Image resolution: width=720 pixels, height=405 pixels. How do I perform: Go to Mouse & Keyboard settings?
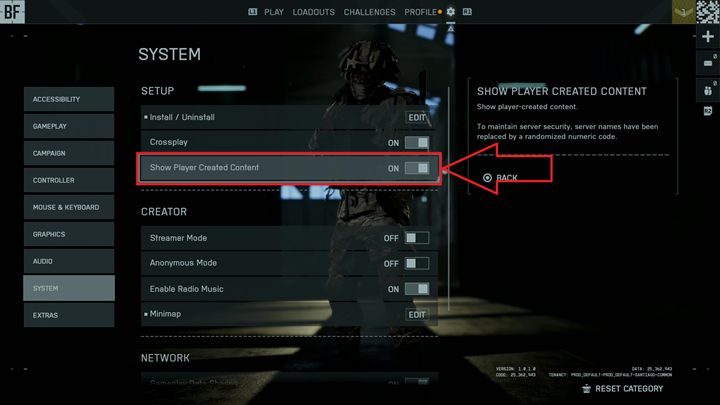[x=68, y=207]
